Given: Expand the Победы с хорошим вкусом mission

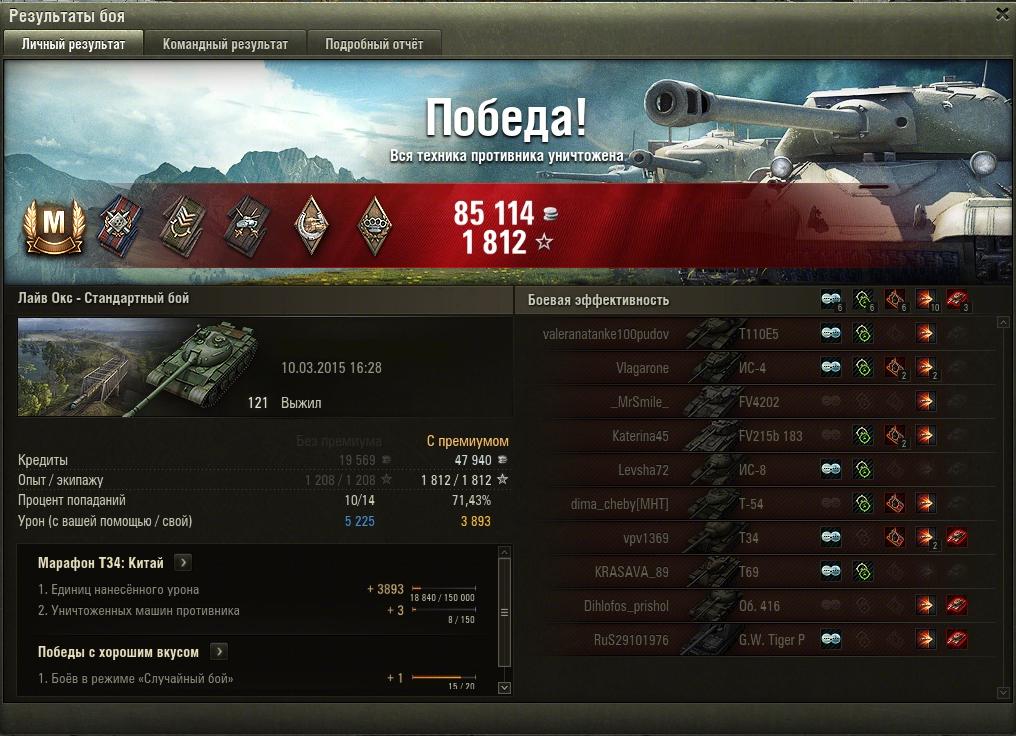Looking at the screenshot, I should tap(219, 652).
